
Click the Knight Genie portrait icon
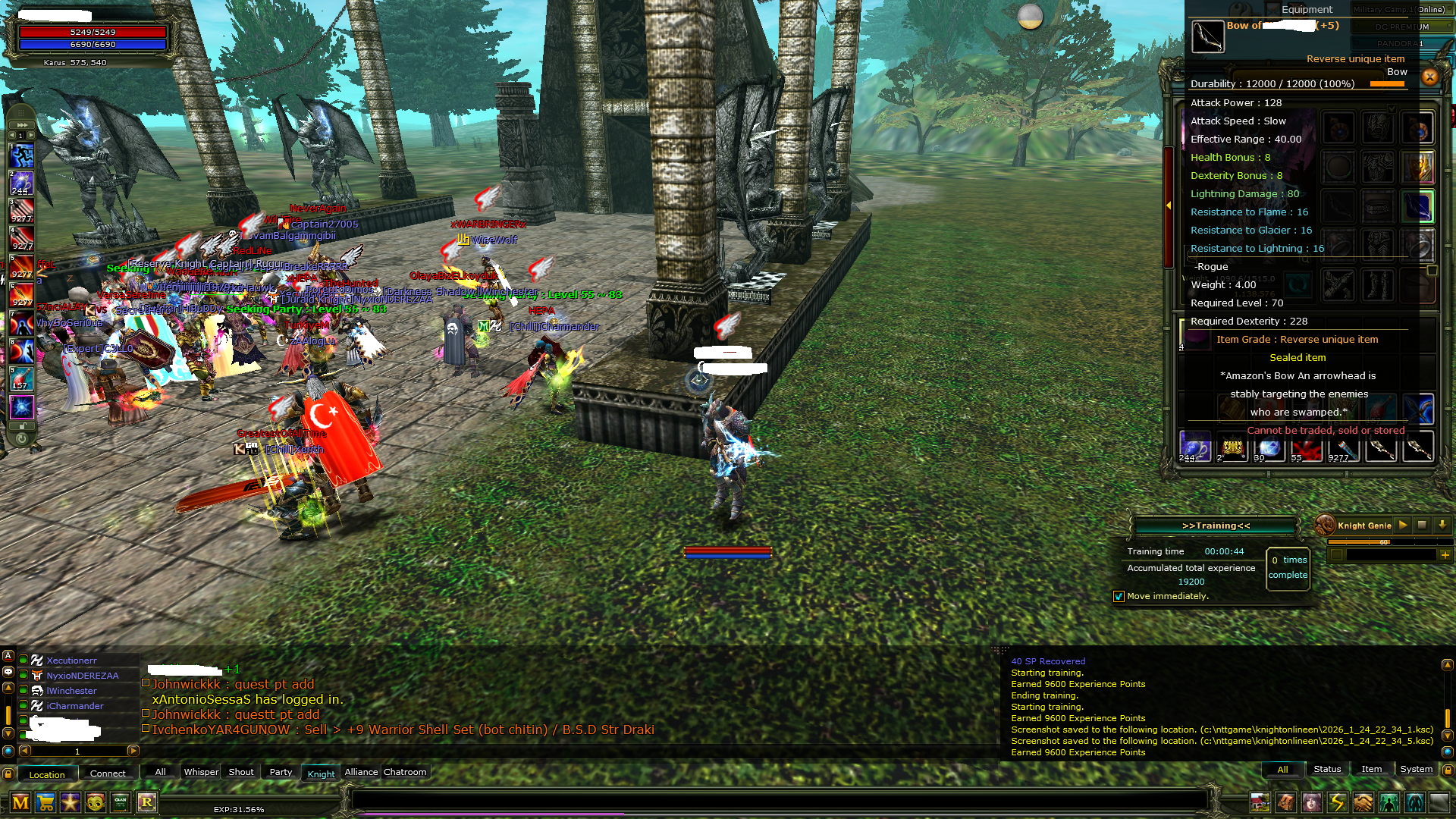(x=1324, y=526)
